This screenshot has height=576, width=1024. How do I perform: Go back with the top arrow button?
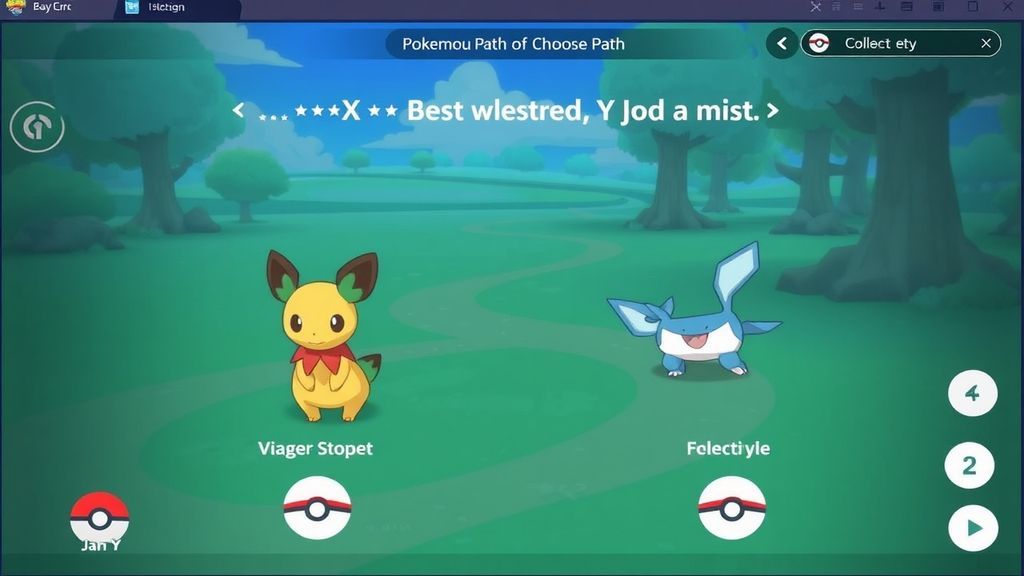(x=782, y=43)
